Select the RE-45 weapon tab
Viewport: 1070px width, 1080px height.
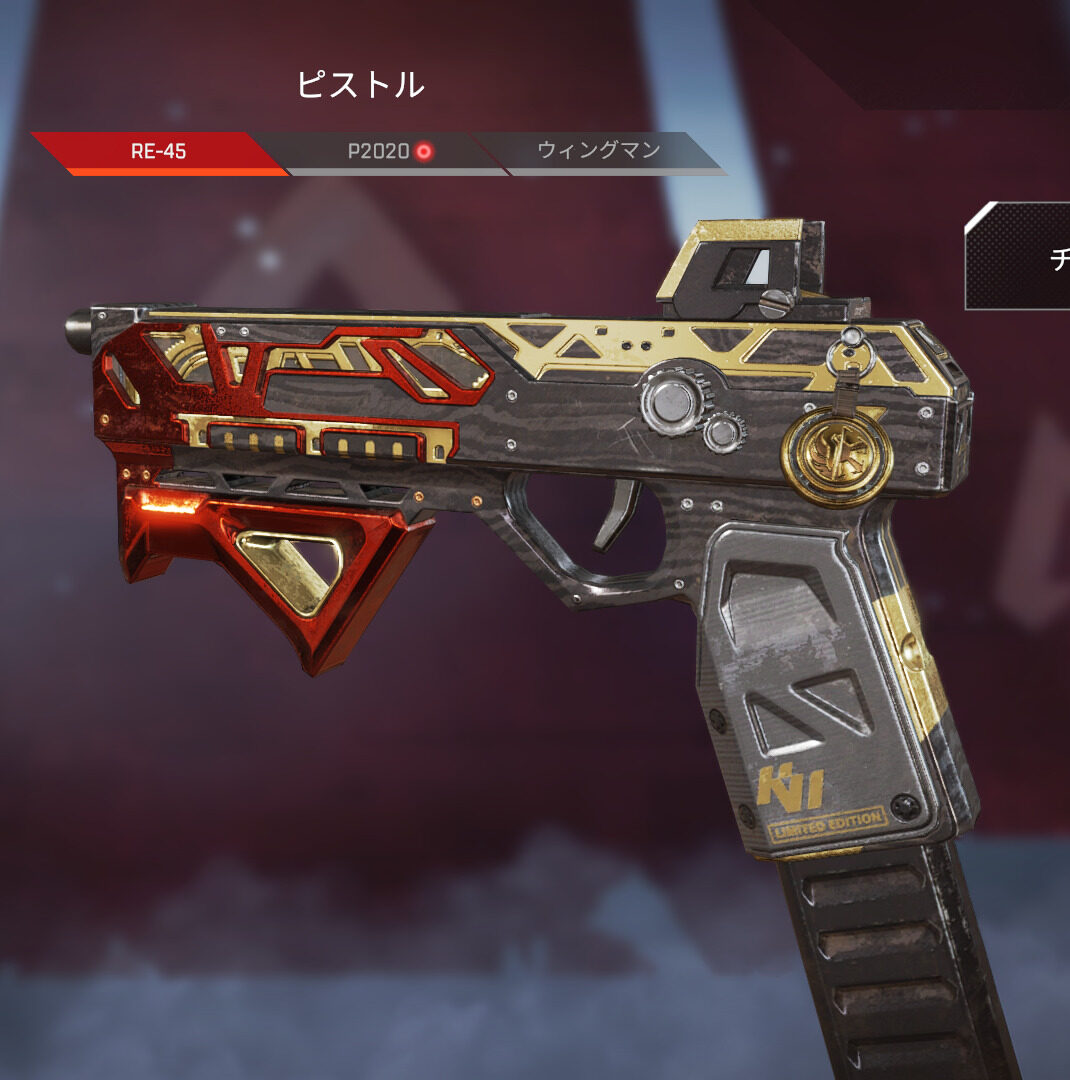[x=159, y=152]
